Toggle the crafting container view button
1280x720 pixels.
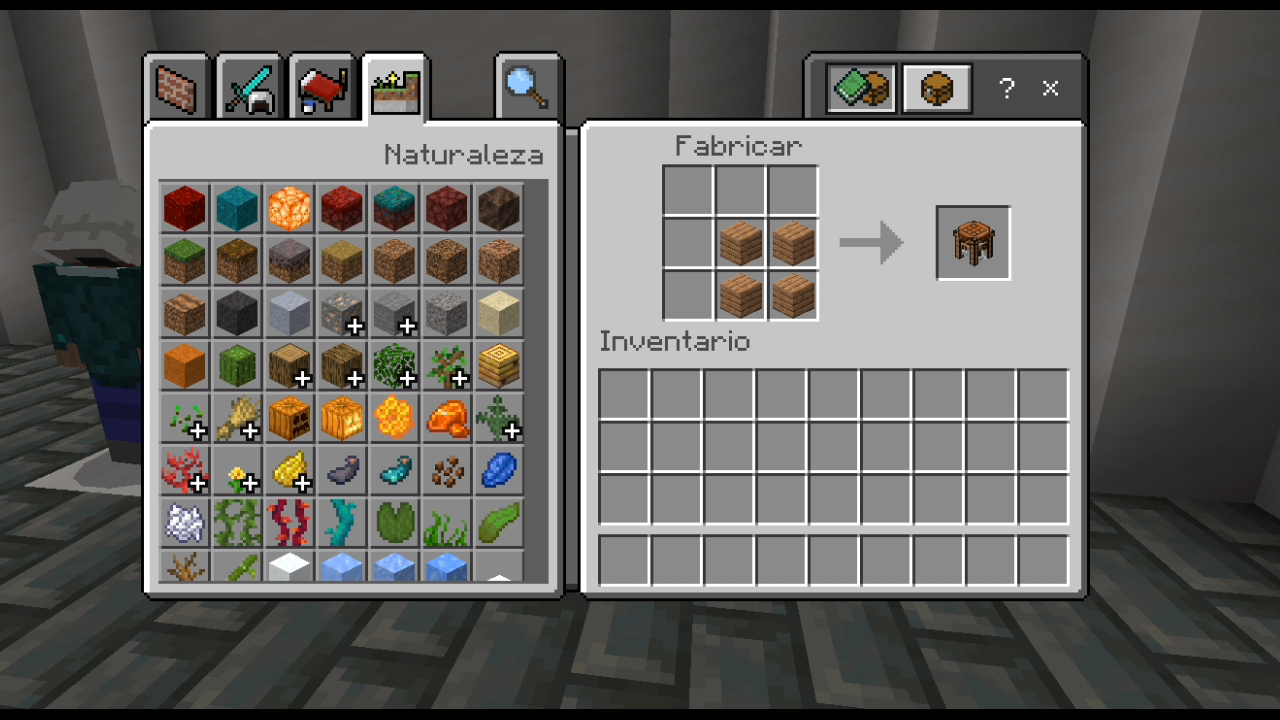tap(936, 88)
